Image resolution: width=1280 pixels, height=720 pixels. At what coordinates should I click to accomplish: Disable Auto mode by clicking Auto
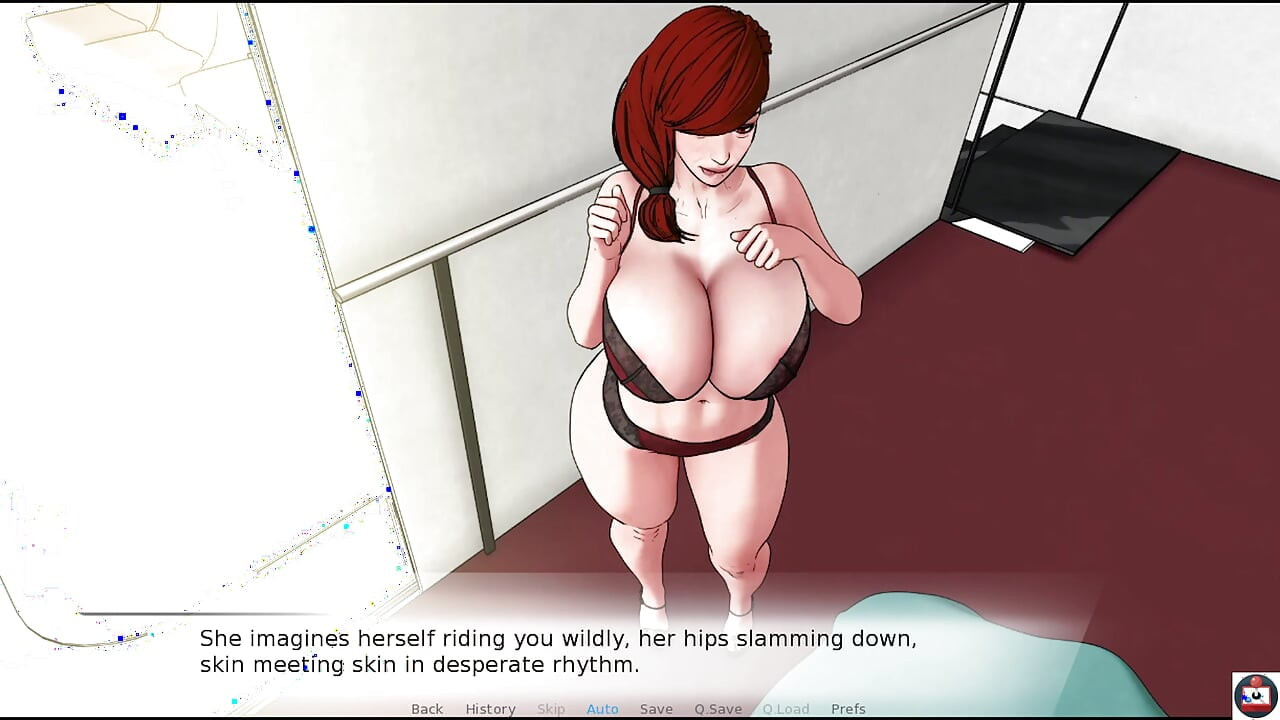[x=602, y=709]
